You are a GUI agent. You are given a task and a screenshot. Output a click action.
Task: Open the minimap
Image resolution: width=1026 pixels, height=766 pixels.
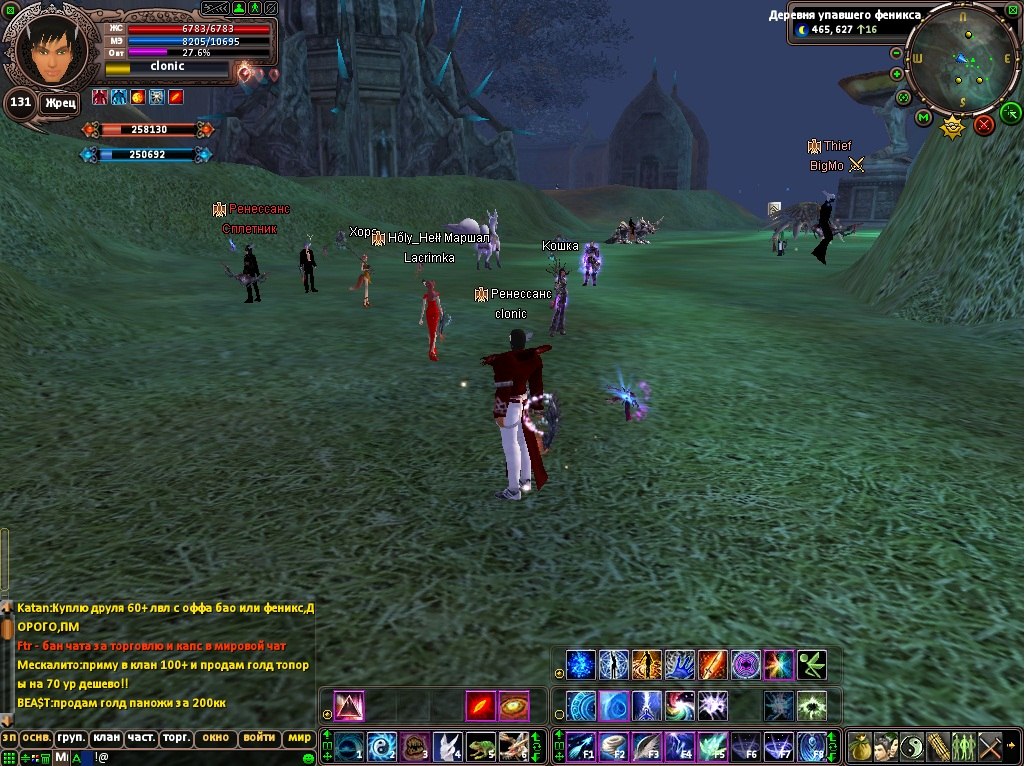(962, 61)
